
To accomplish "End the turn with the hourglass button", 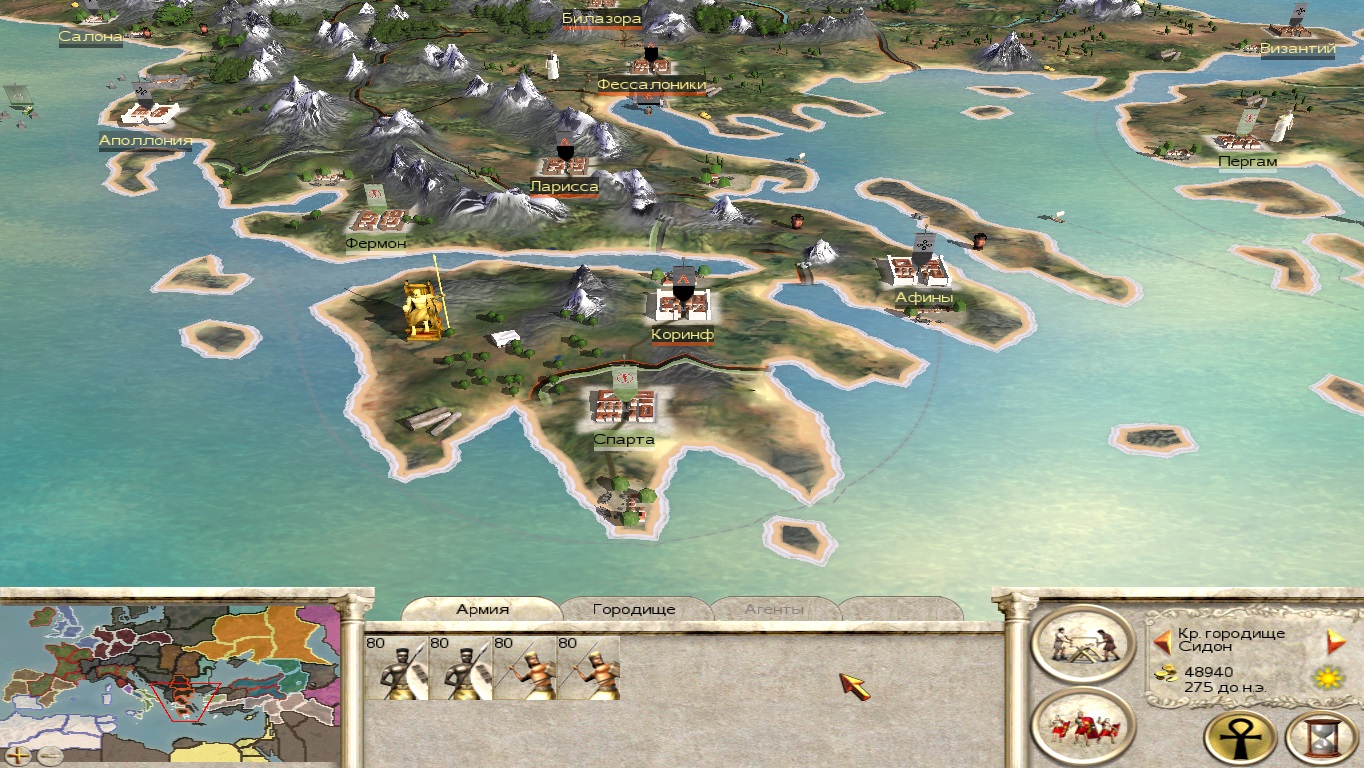I will [x=1320, y=738].
